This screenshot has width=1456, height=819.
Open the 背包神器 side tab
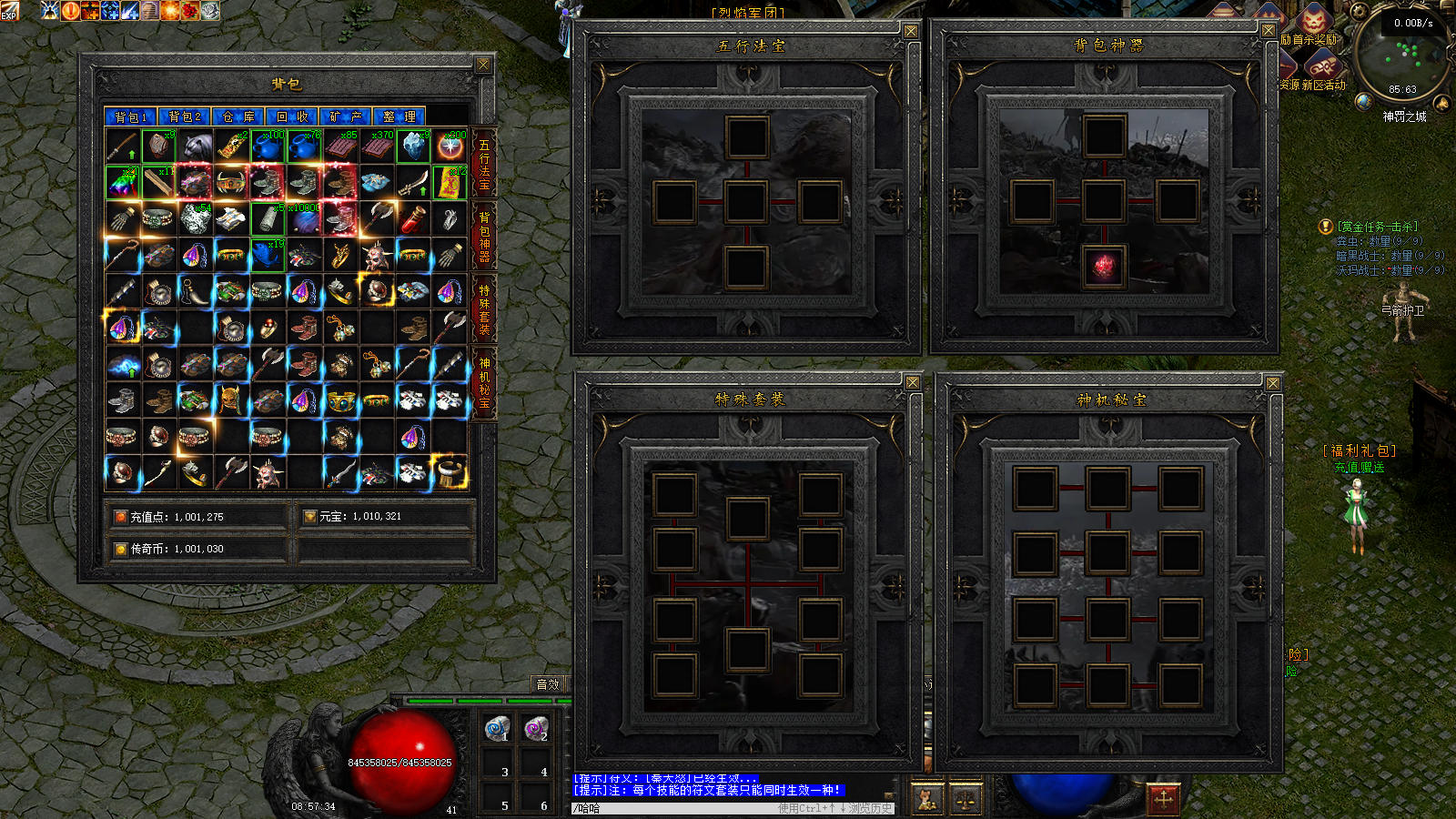pyautogui.click(x=484, y=237)
